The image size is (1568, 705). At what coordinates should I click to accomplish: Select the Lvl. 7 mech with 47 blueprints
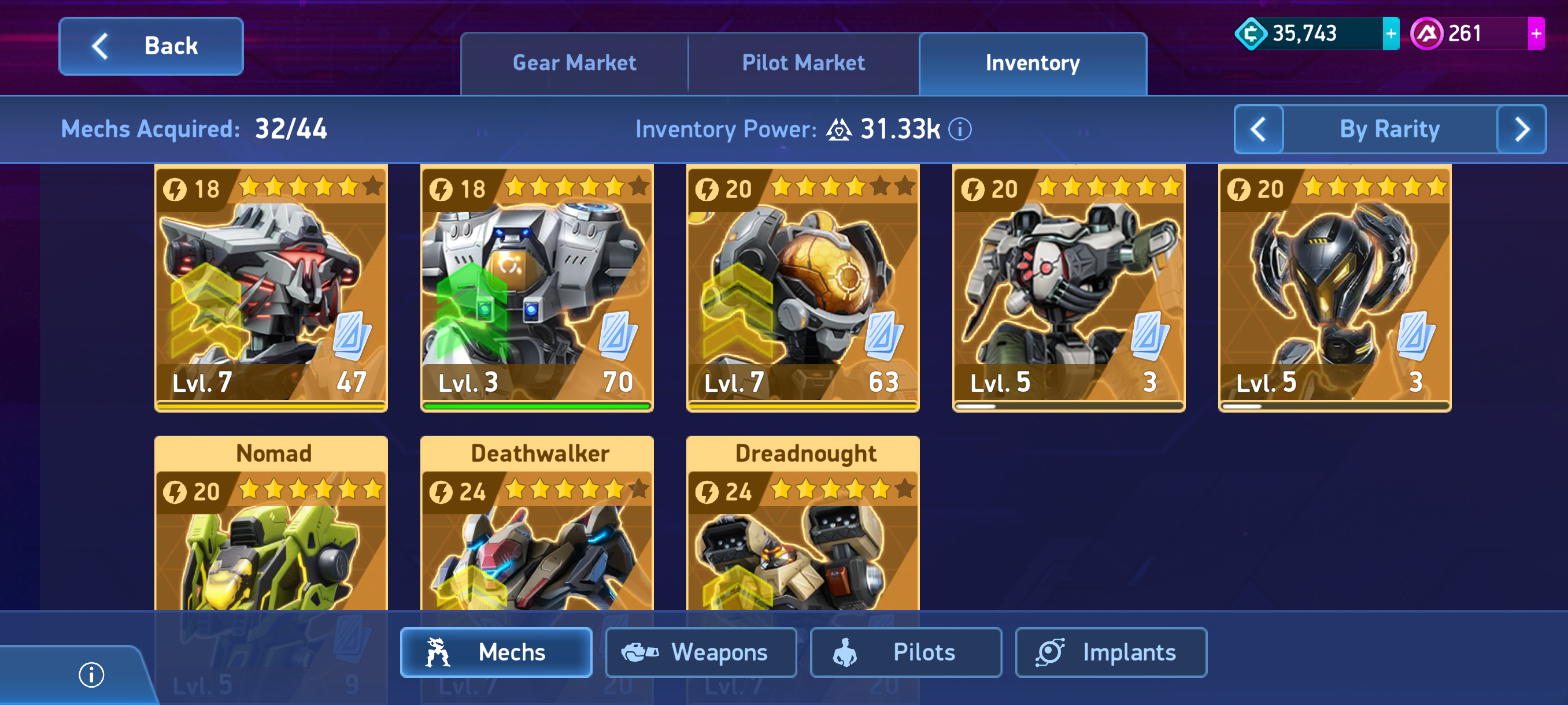pyautogui.click(x=271, y=288)
